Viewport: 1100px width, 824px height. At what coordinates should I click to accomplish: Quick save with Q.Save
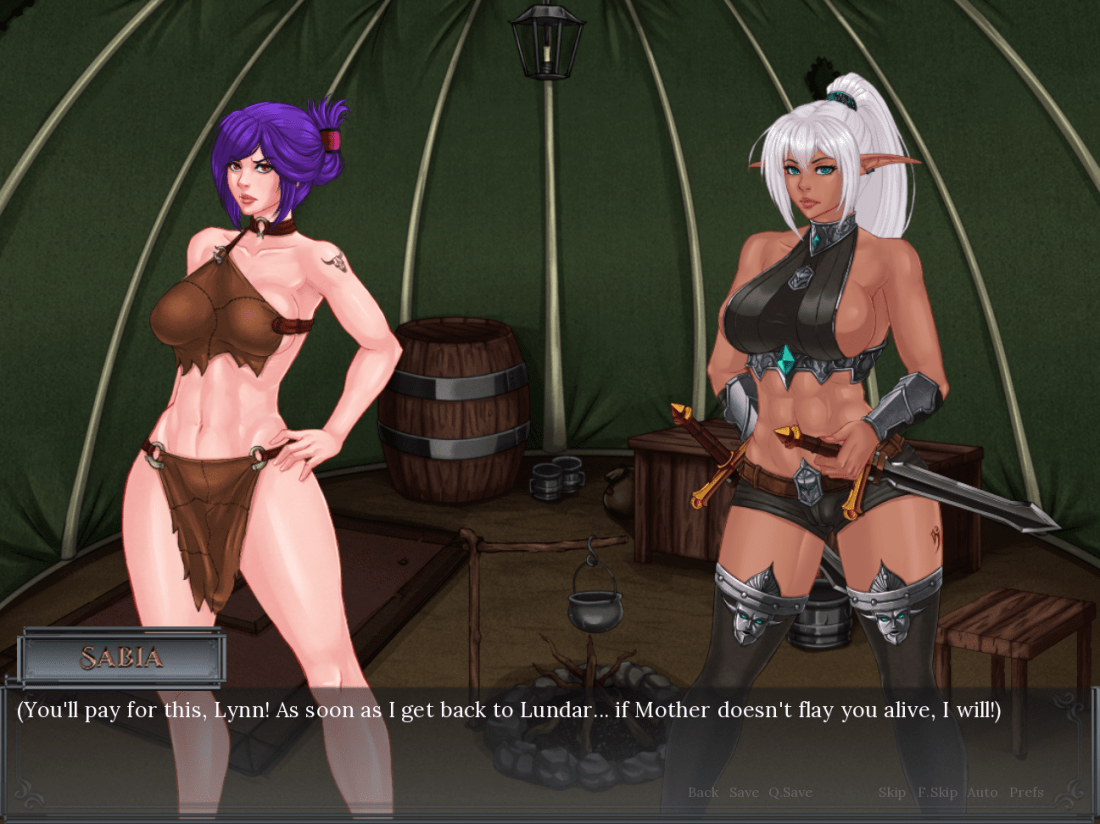tap(790, 792)
